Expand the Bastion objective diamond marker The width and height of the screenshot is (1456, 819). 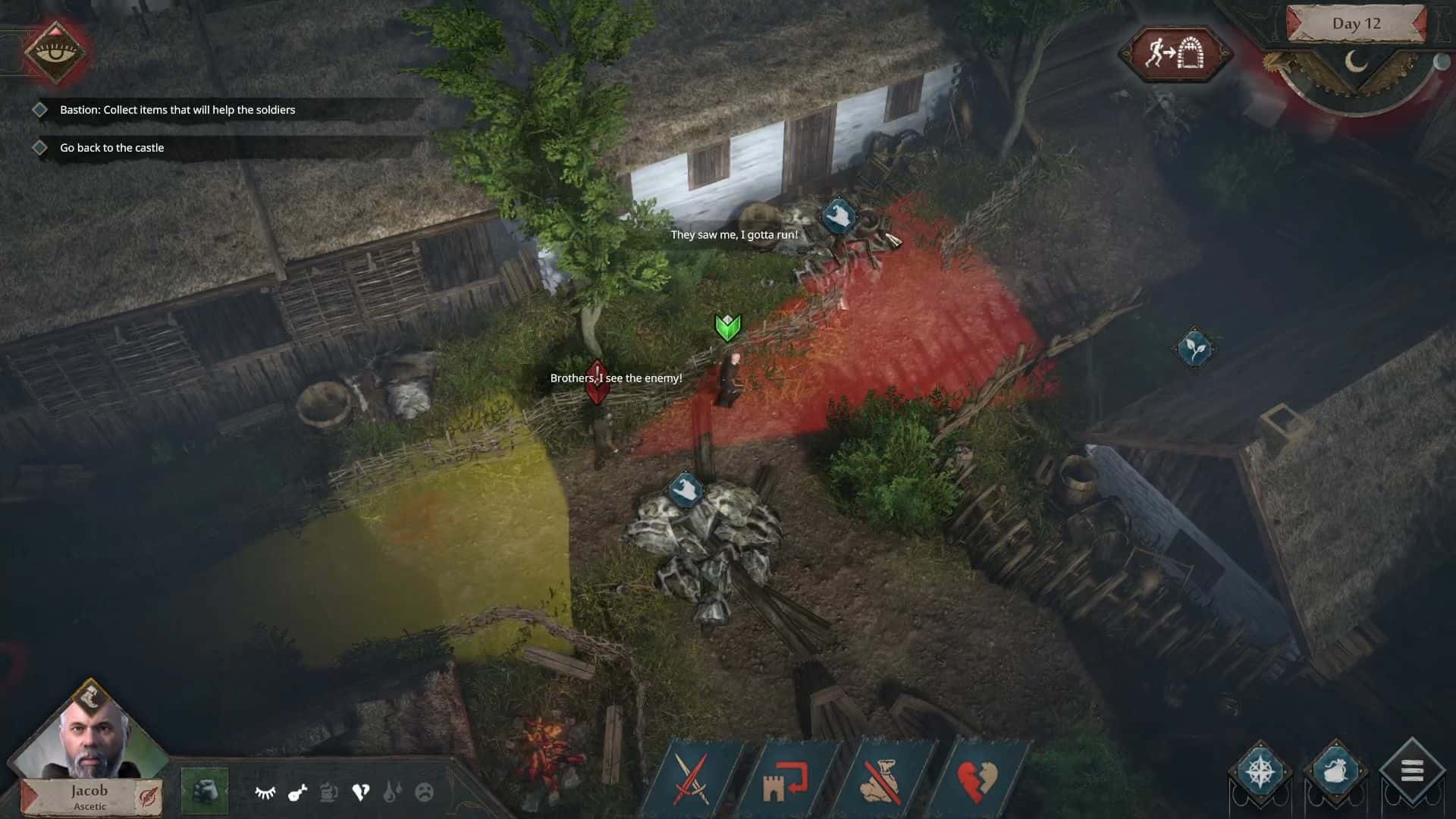(x=41, y=109)
